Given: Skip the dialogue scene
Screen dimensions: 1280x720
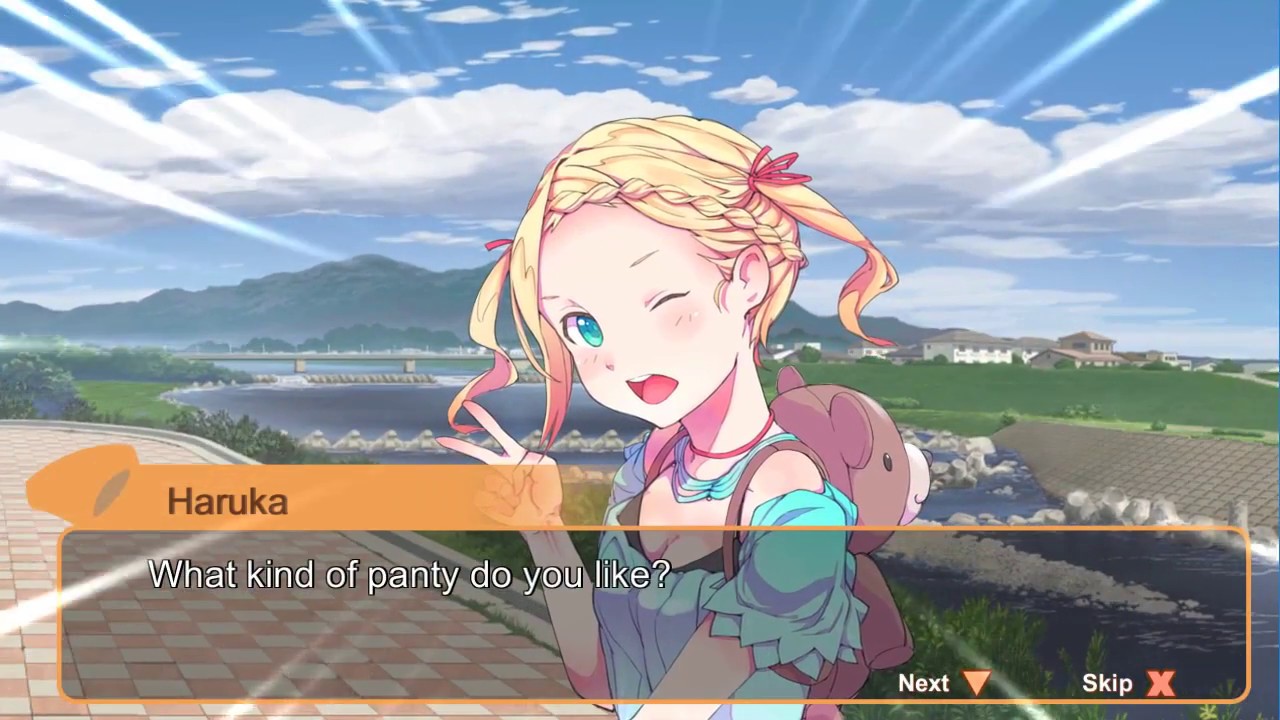Looking at the screenshot, I should click(x=1127, y=683).
